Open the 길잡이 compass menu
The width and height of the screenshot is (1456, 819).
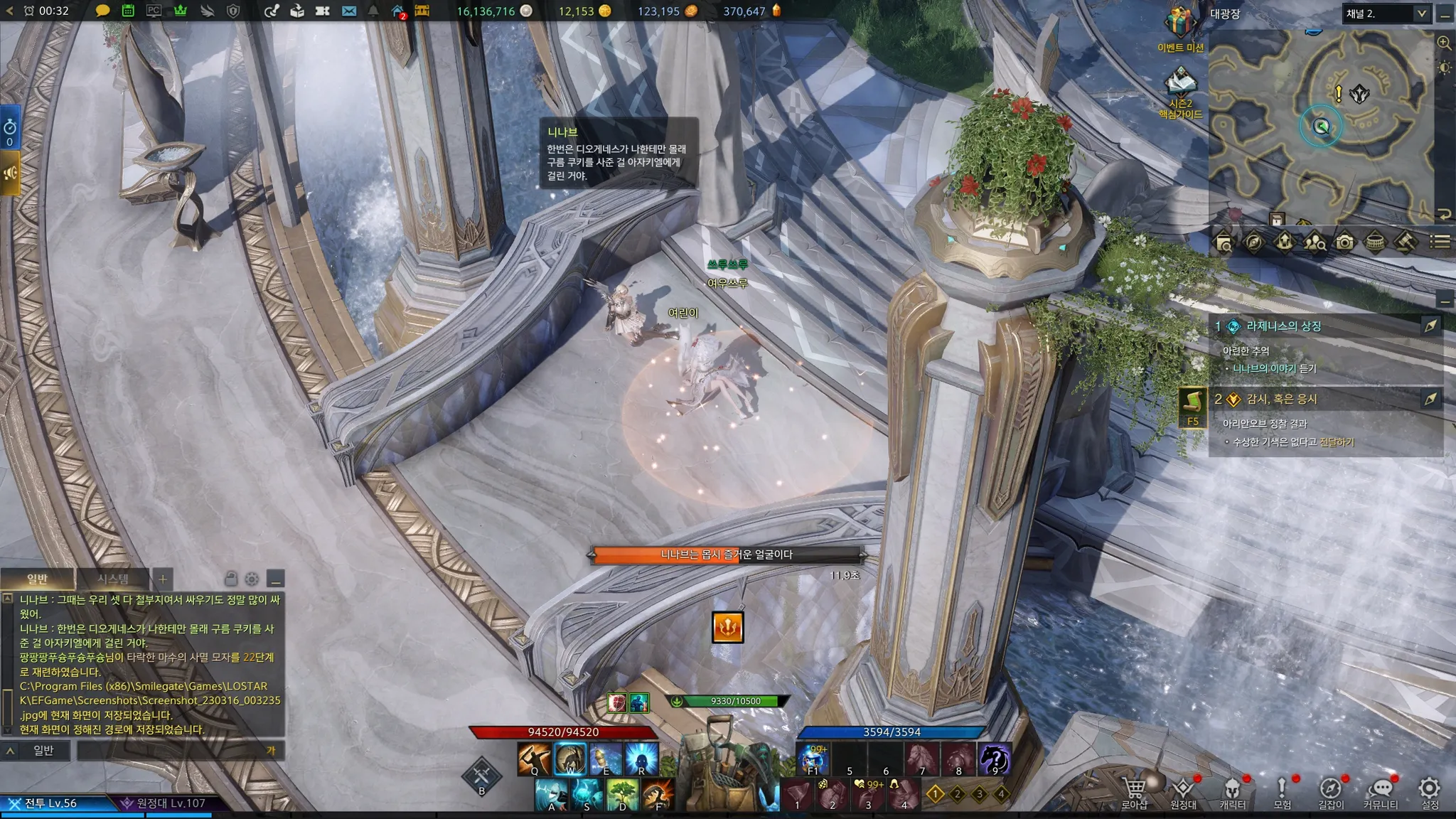click(x=1330, y=790)
